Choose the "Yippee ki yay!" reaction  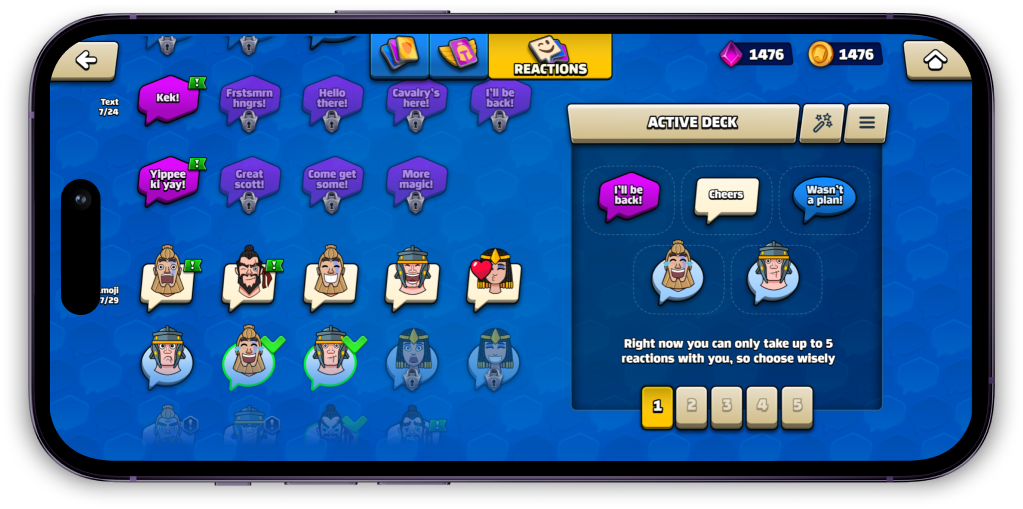point(168,181)
